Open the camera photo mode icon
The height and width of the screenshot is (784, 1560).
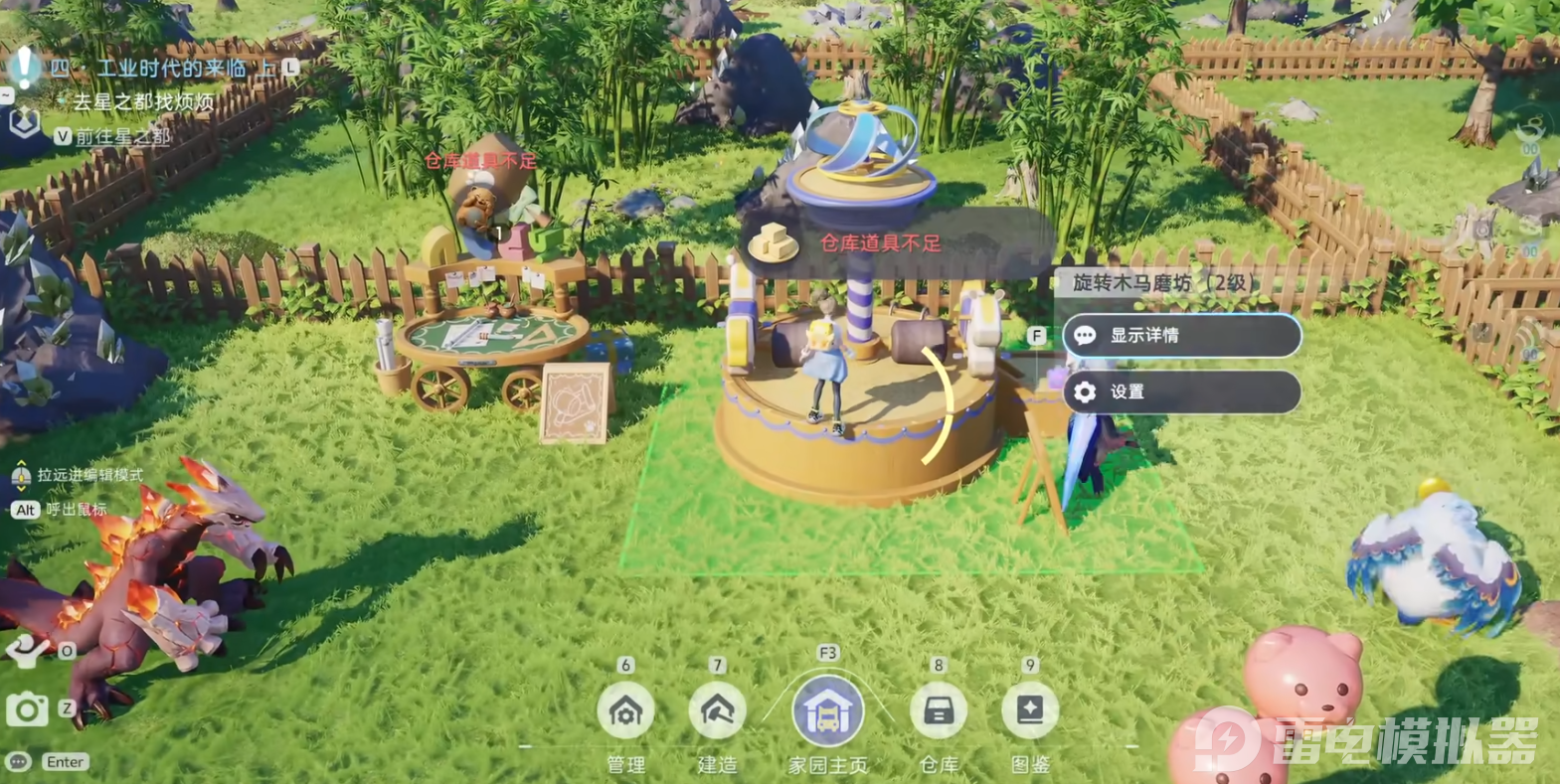click(x=27, y=709)
